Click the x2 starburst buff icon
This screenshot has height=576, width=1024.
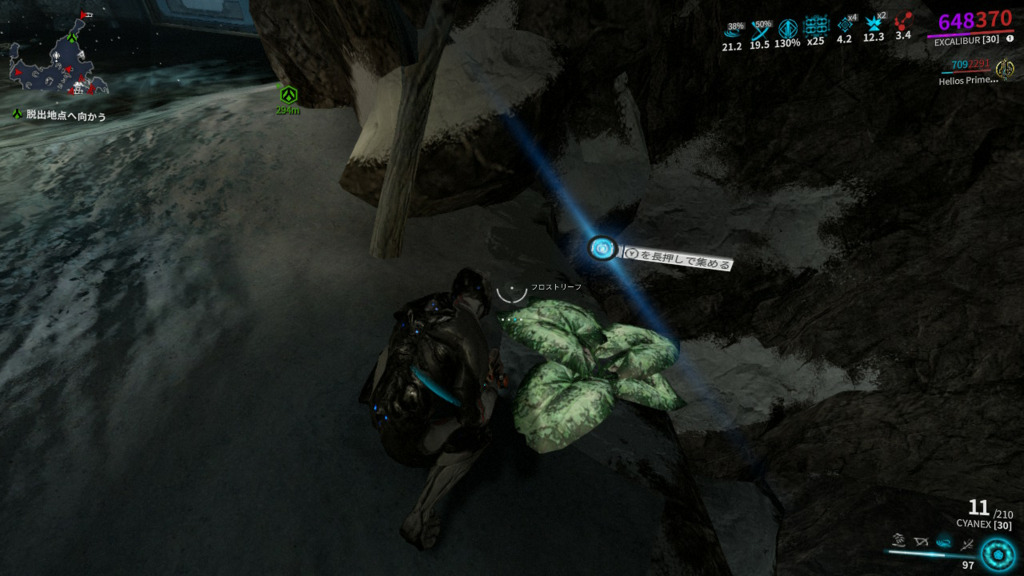point(874,24)
